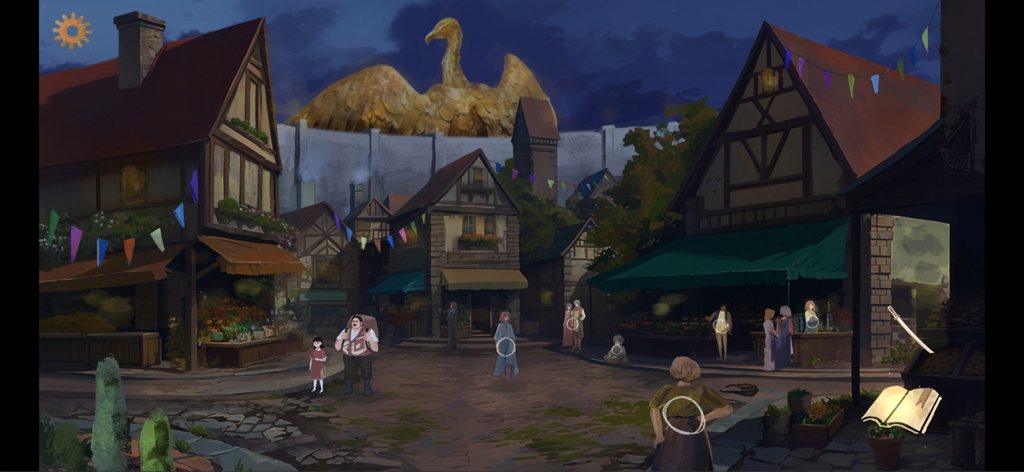Open the glowing book journal
Viewport: 1024px width, 472px height.
pos(901,408)
